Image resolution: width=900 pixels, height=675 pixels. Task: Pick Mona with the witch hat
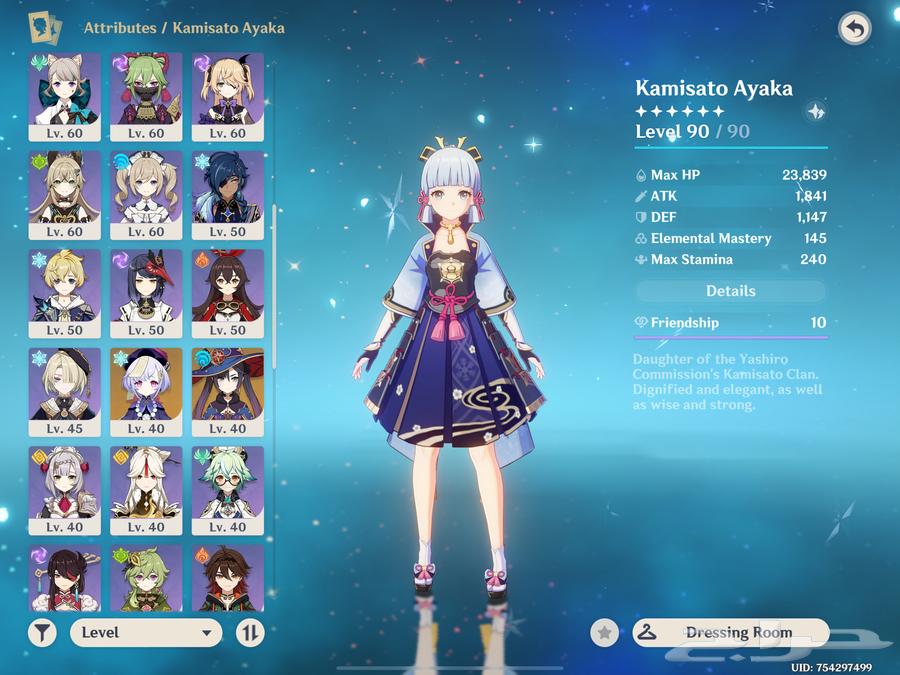(228, 391)
